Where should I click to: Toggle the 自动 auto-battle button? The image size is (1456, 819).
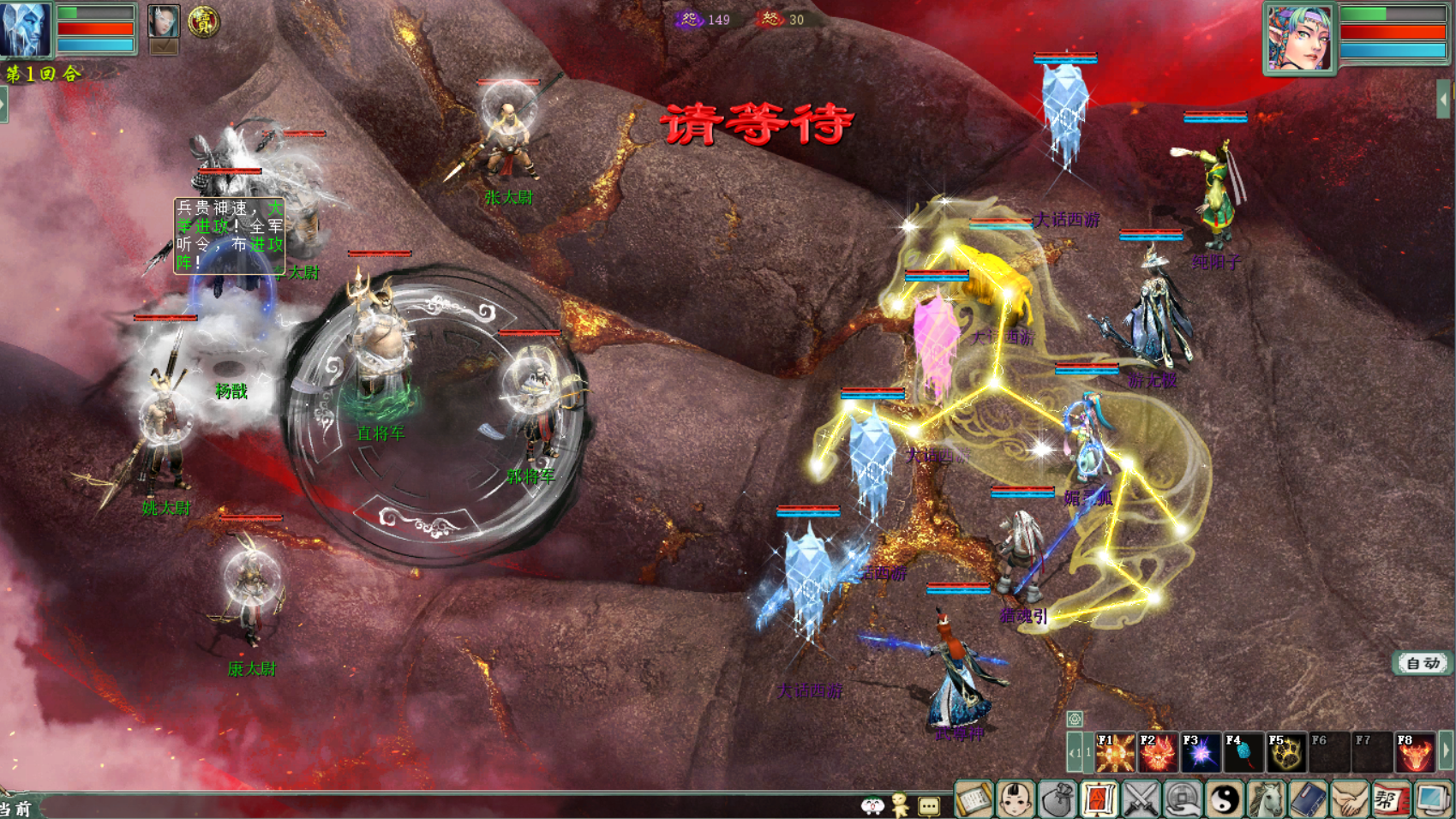point(1423,663)
